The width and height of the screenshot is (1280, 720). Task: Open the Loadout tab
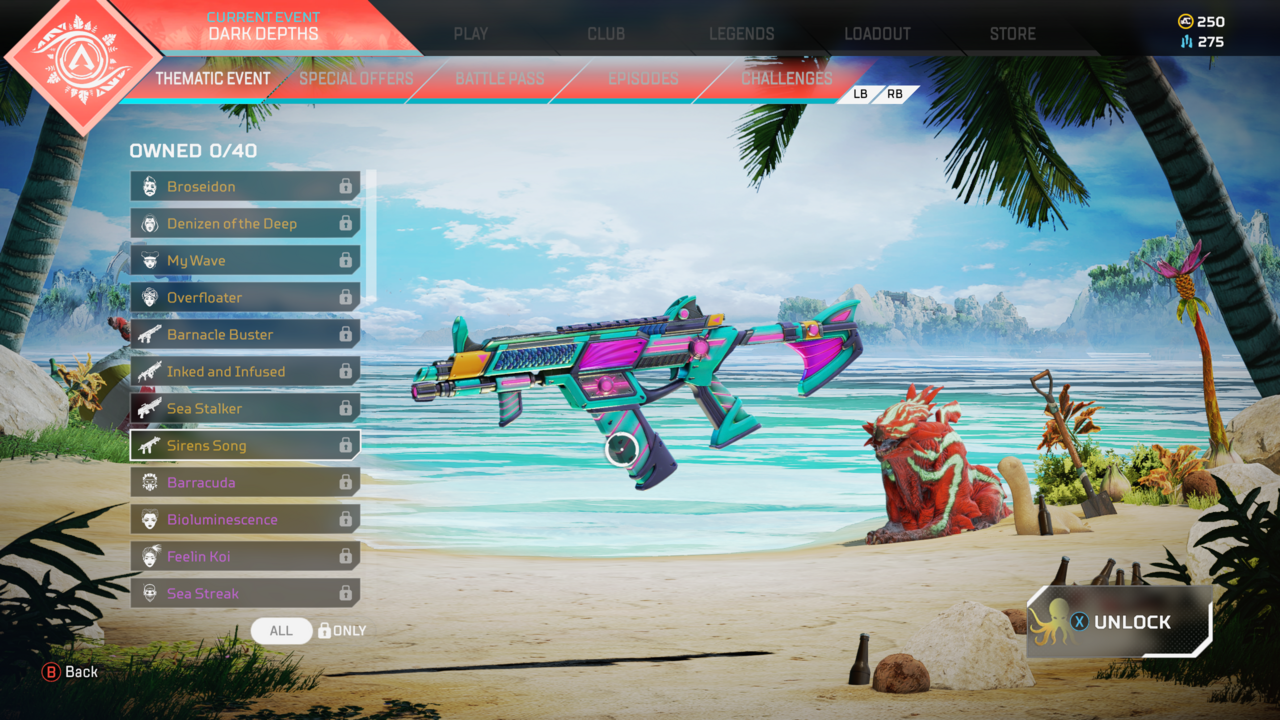click(877, 33)
